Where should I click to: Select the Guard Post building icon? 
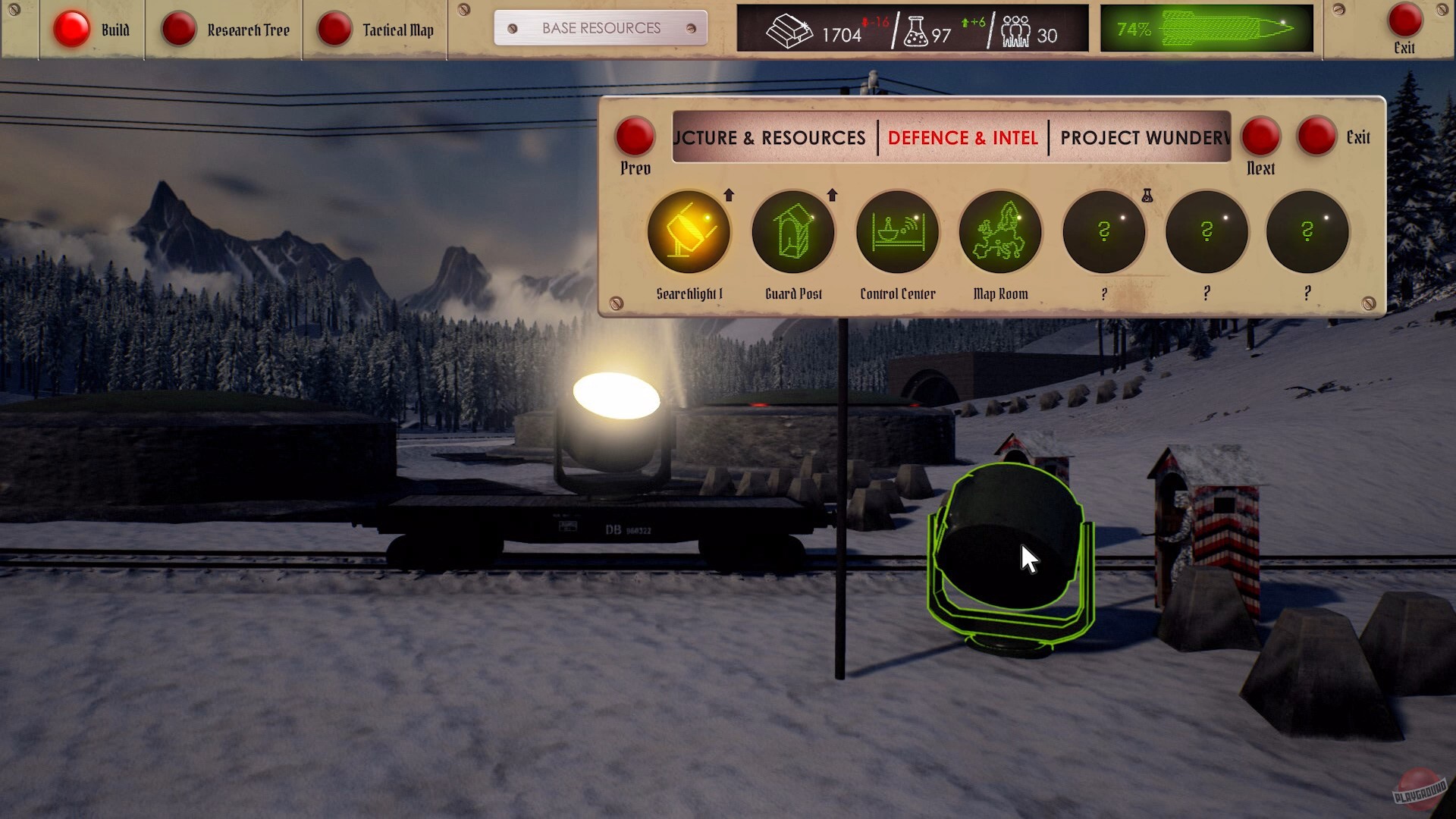pos(793,231)
